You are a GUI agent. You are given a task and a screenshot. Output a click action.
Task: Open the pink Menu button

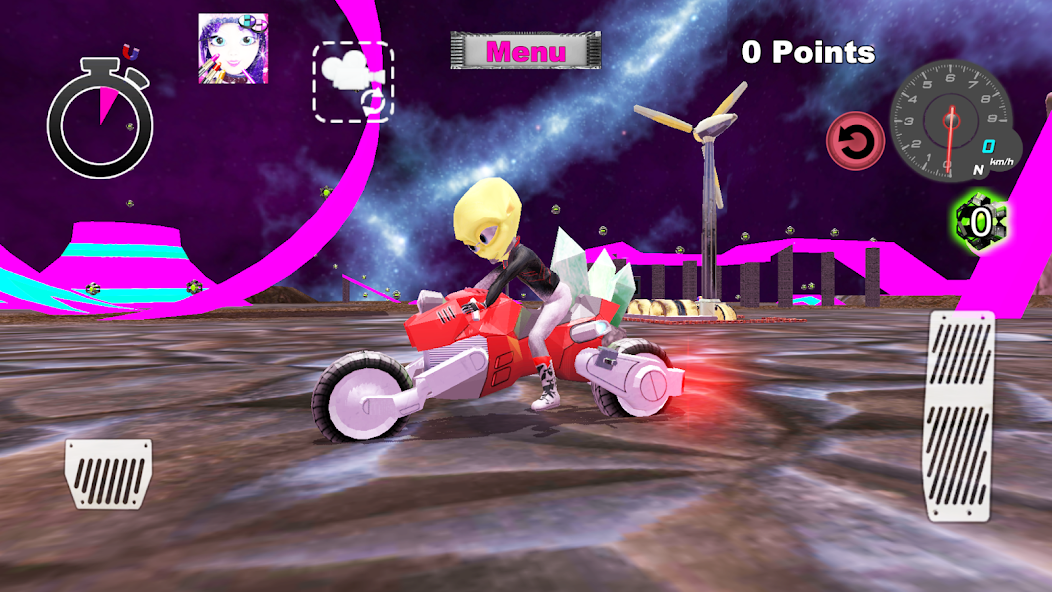526,51
